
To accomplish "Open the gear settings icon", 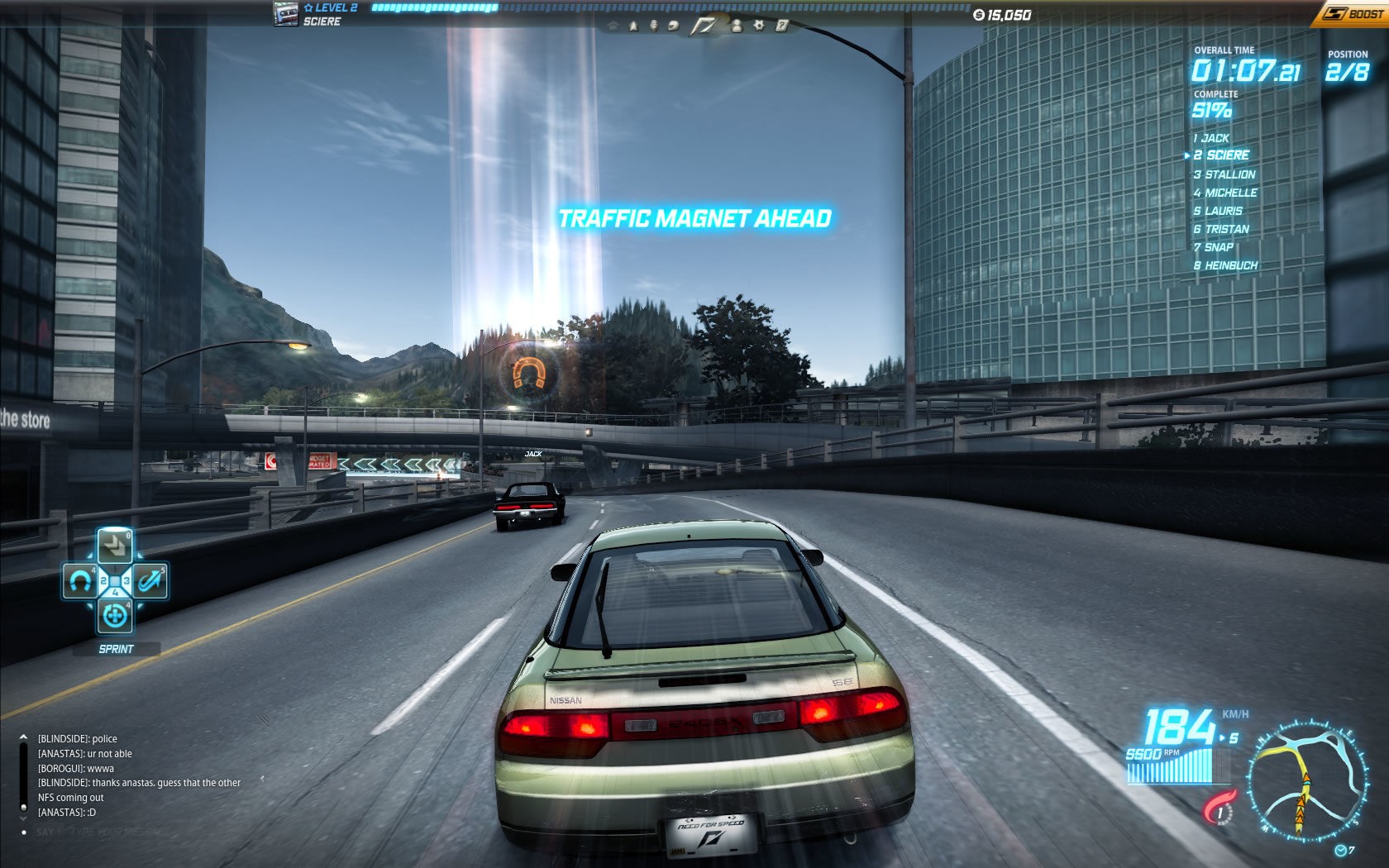I will click(759, 26).
